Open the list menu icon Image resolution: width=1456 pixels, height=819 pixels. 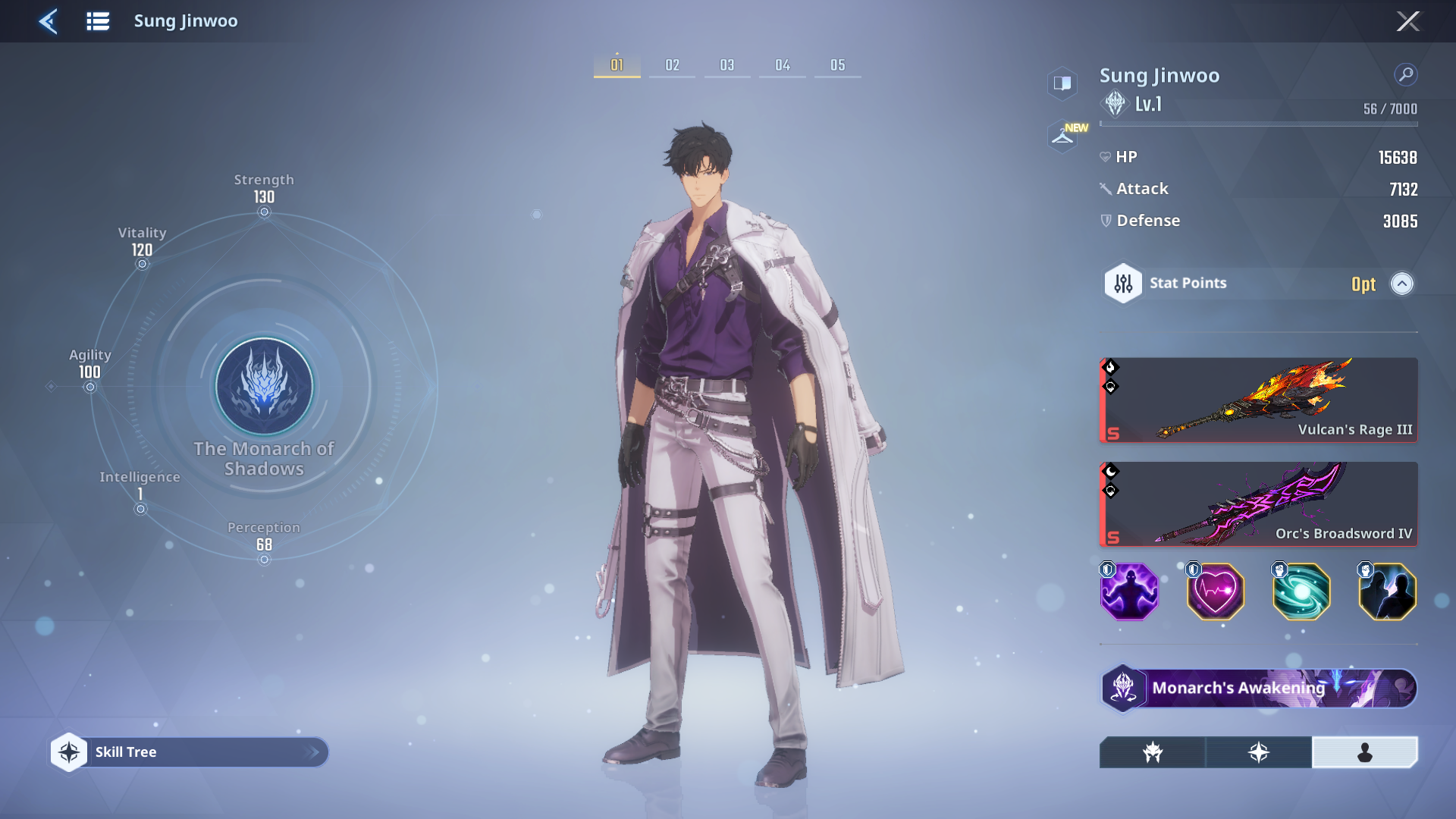[98, 21]
